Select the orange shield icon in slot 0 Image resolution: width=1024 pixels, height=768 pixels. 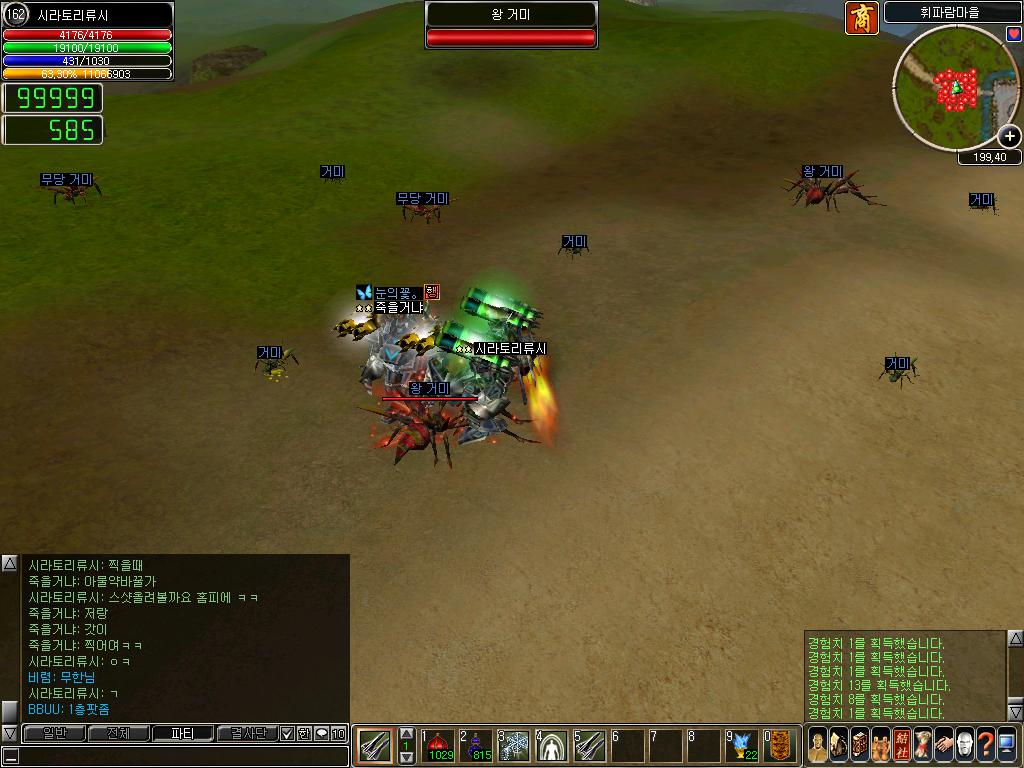point(780,745)
